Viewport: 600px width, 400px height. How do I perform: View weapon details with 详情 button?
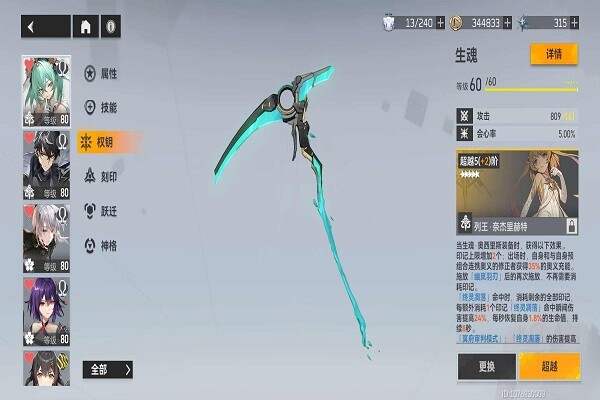pyautogui.click(x=553, y=53)
